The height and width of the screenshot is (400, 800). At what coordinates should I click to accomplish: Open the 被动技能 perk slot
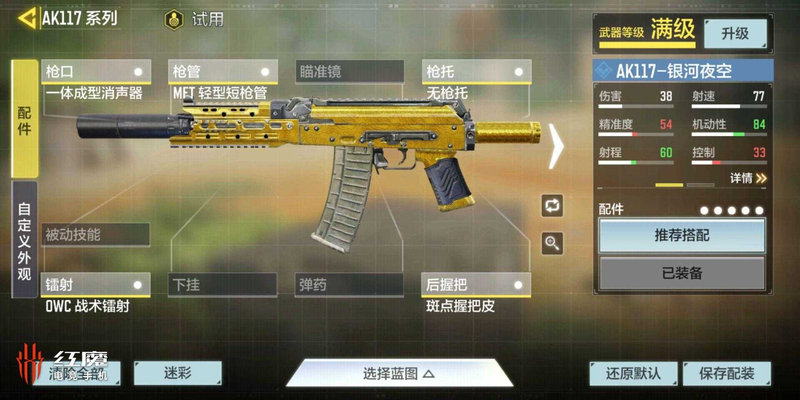pyautogui.click(x=97, y=235)
